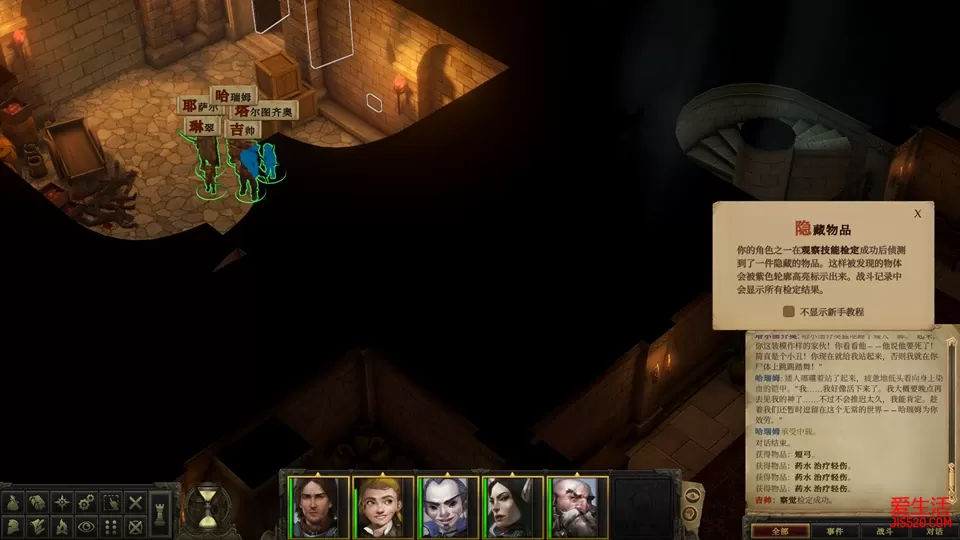Screen dimensions: 960x540
Task: Choose the blonde halfling portrait
Action: (384, 507)
